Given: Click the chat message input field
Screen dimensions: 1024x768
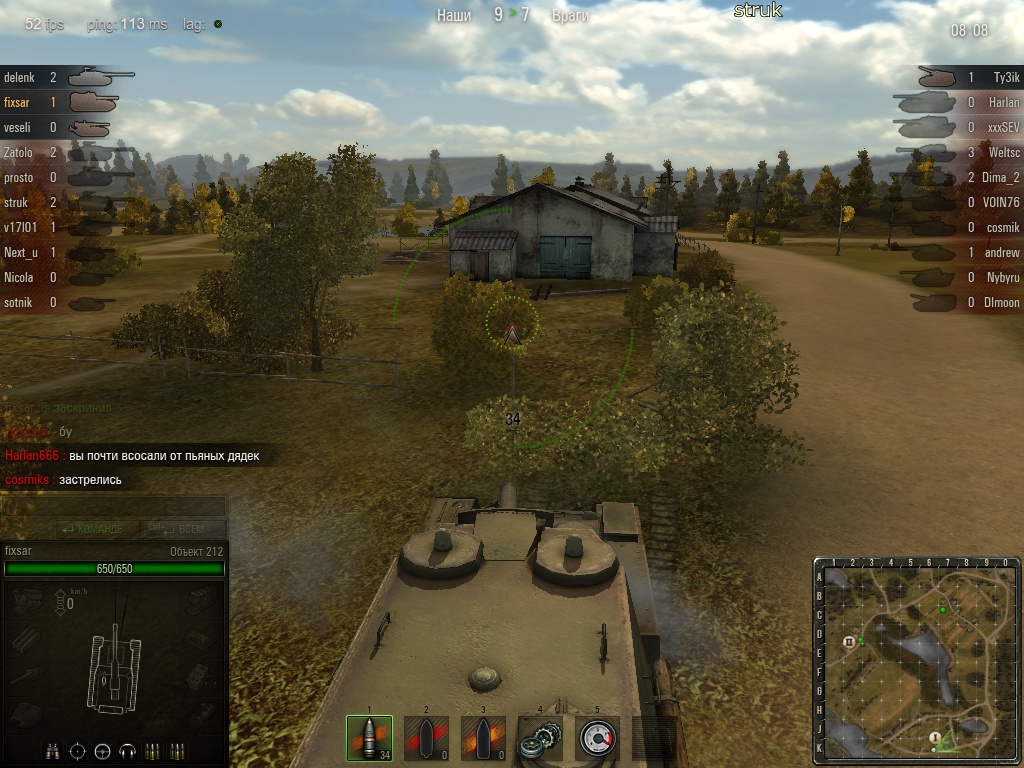Looking at the screenshot, I should 113,507.
